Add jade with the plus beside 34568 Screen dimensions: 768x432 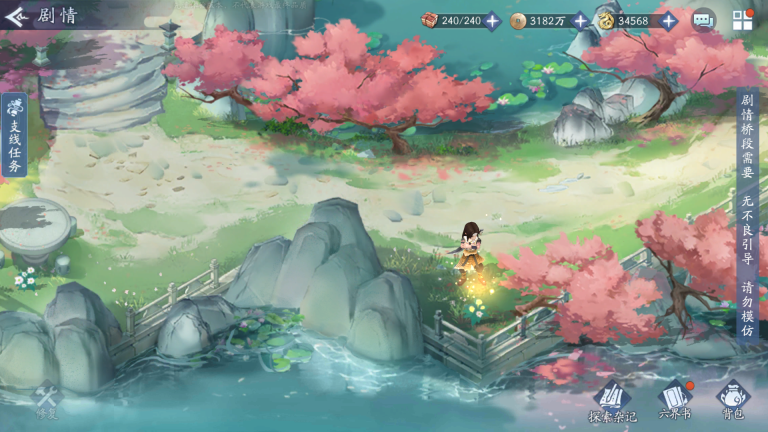pos(668,20)
